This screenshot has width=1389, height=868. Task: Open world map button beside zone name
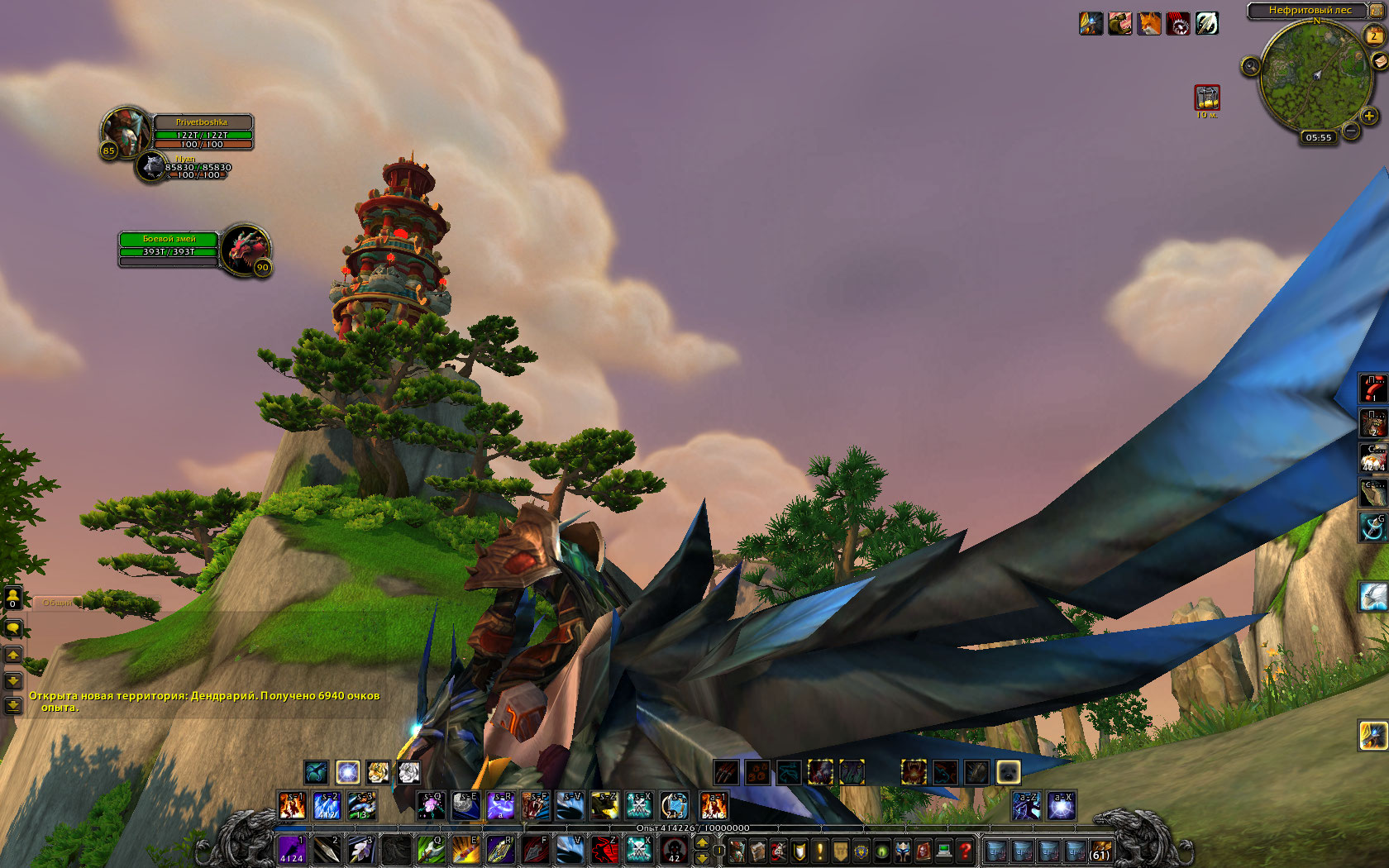1377,10
